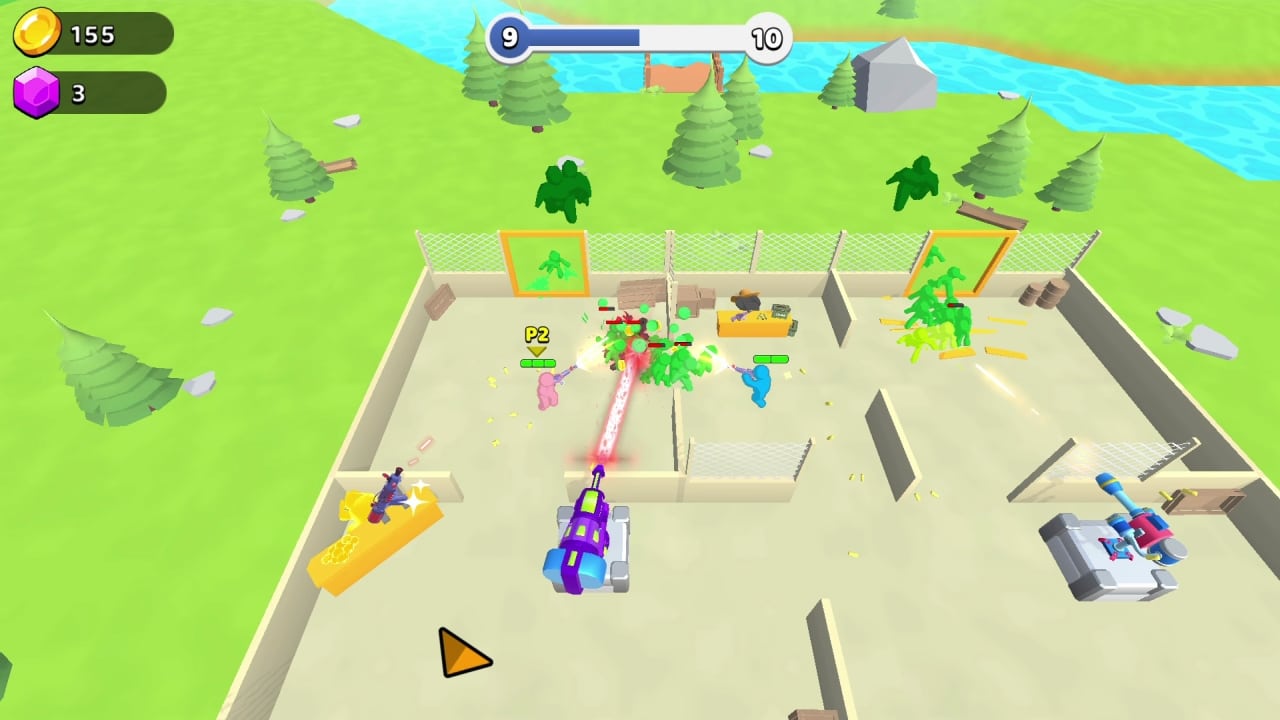Click the ammo crate table in the arena
1280x720 pixels.
pyautogui.click(x=755, y=320)
